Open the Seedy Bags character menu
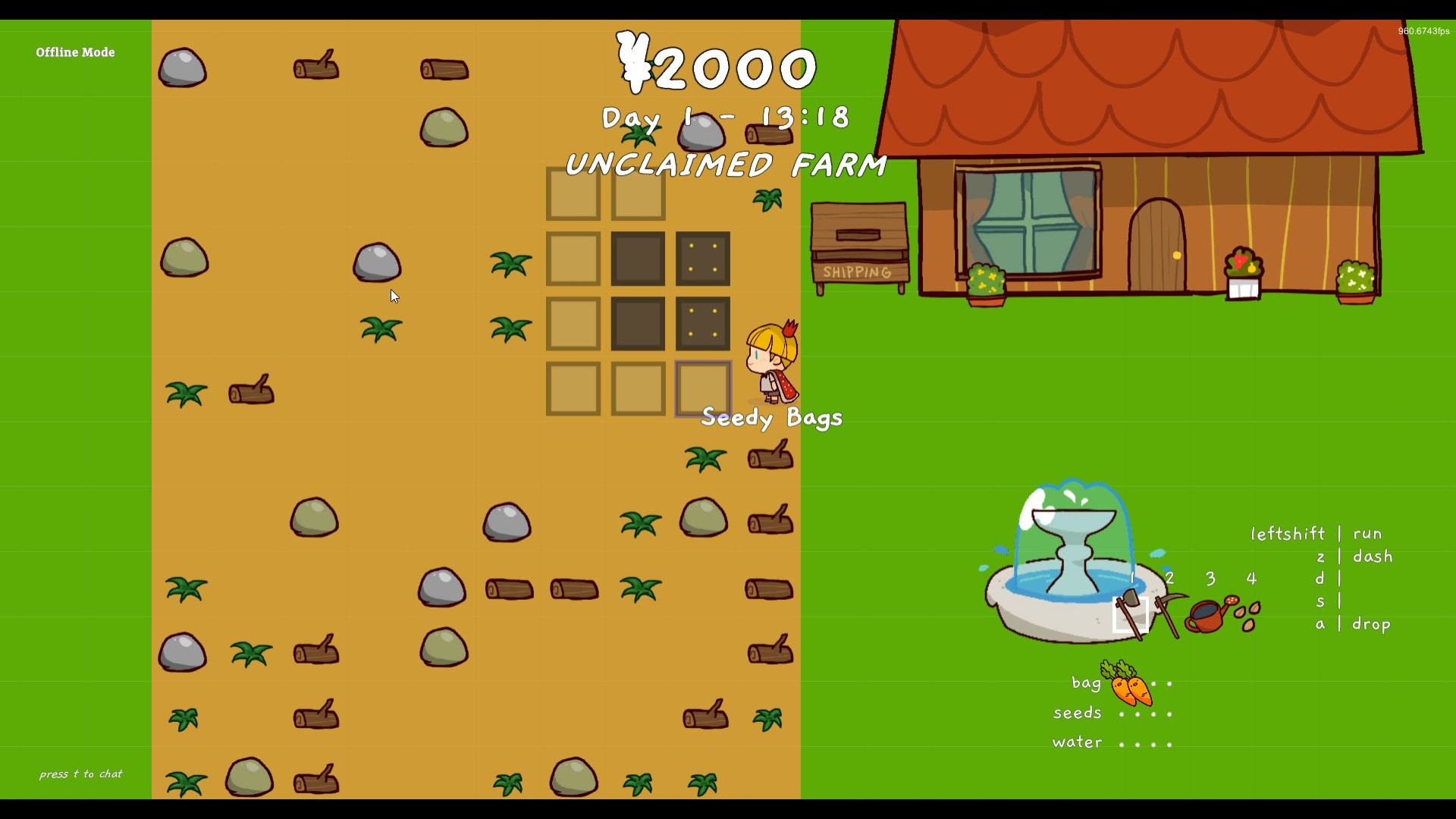The image size is (1456, 819). (770, 417)
